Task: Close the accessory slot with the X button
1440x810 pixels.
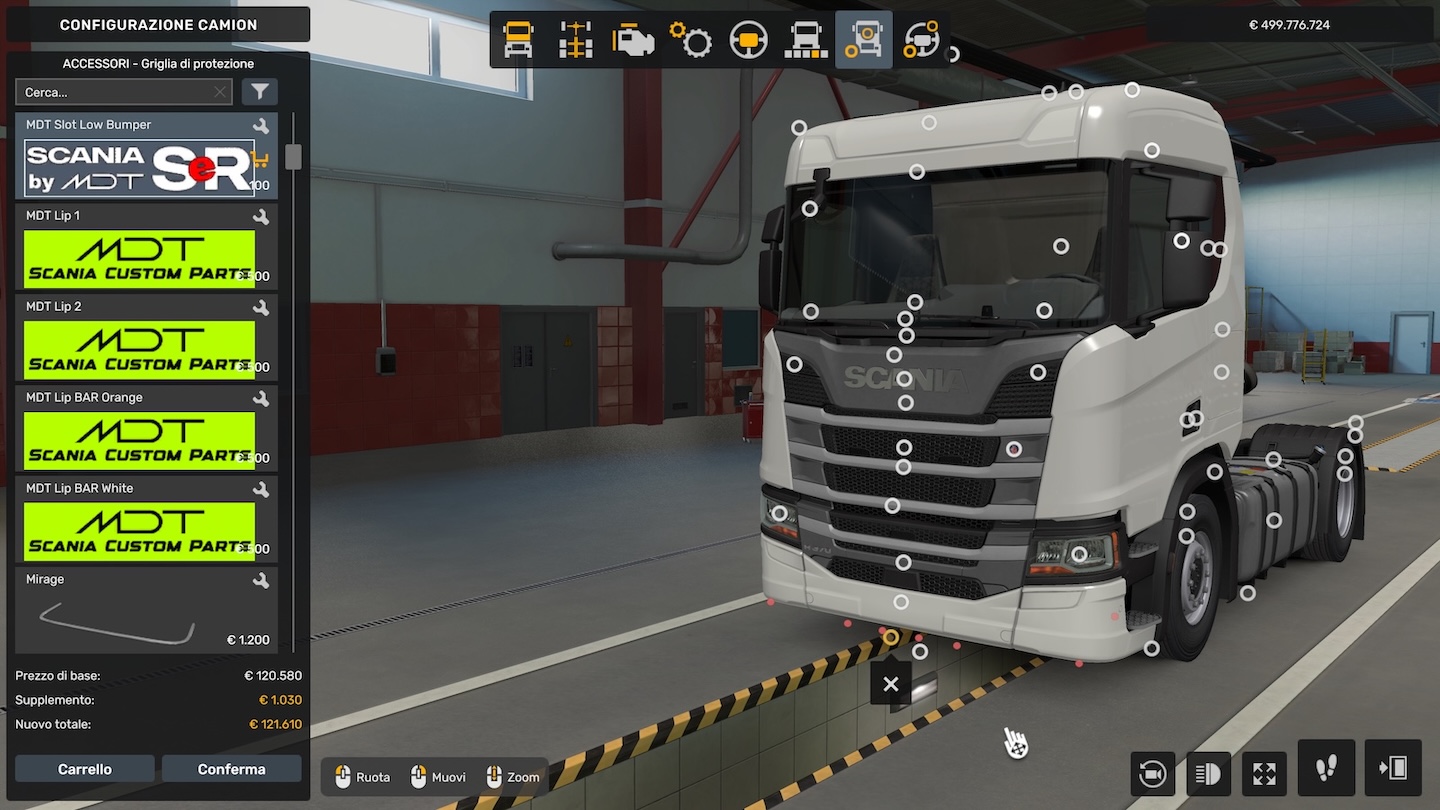Action: pos(891,685)
